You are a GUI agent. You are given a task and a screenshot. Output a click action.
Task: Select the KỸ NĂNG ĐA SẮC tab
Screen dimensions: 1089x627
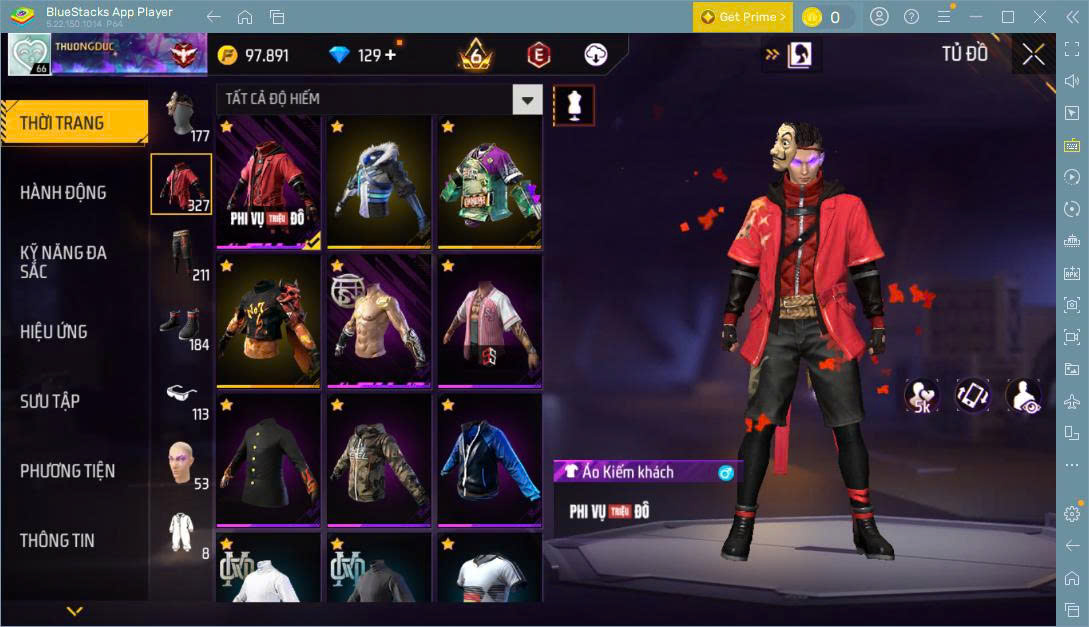63,262
